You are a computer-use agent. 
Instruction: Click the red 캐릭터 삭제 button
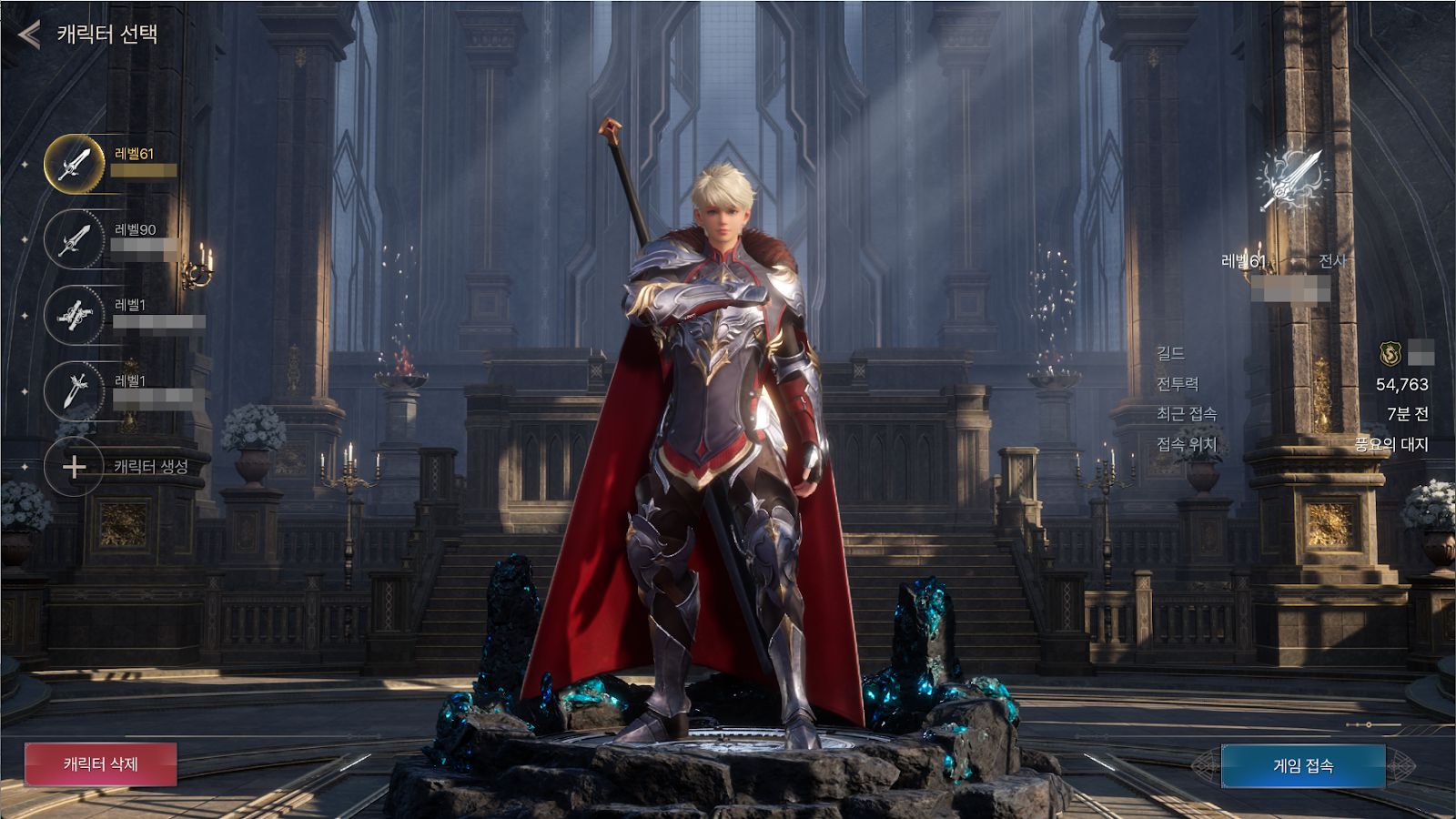(101, 764)
